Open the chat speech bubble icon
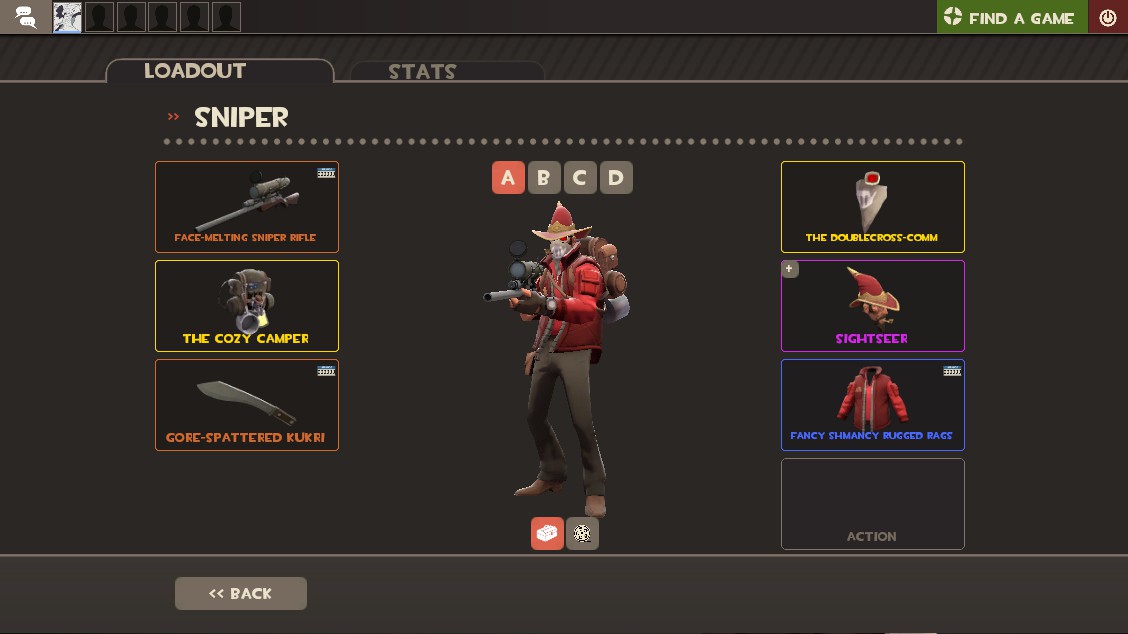 [x=26, y=17]
